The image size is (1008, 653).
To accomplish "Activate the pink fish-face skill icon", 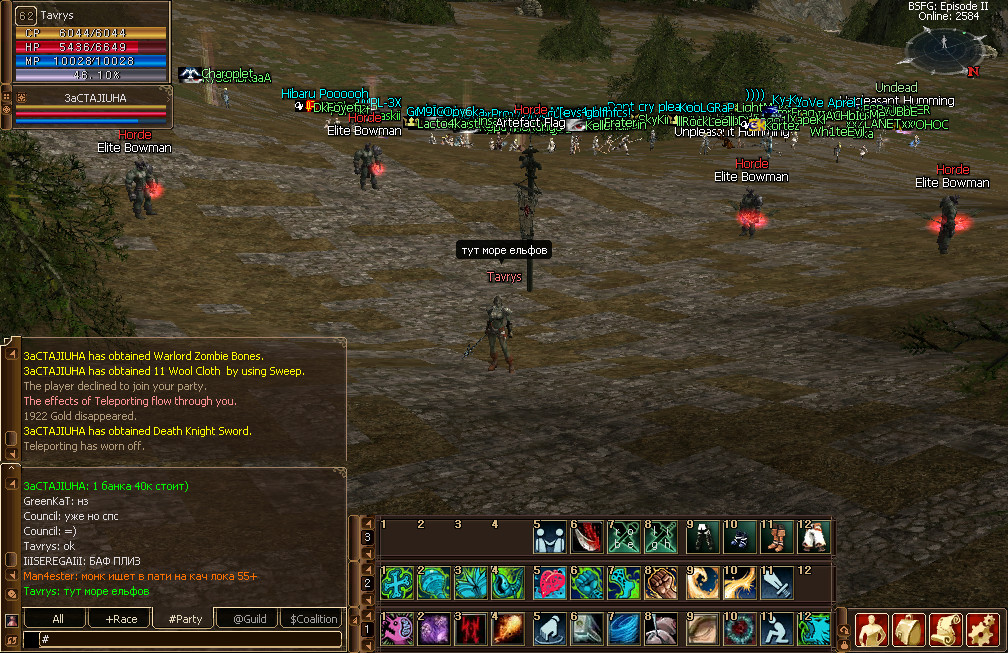I will click(396, 629).
